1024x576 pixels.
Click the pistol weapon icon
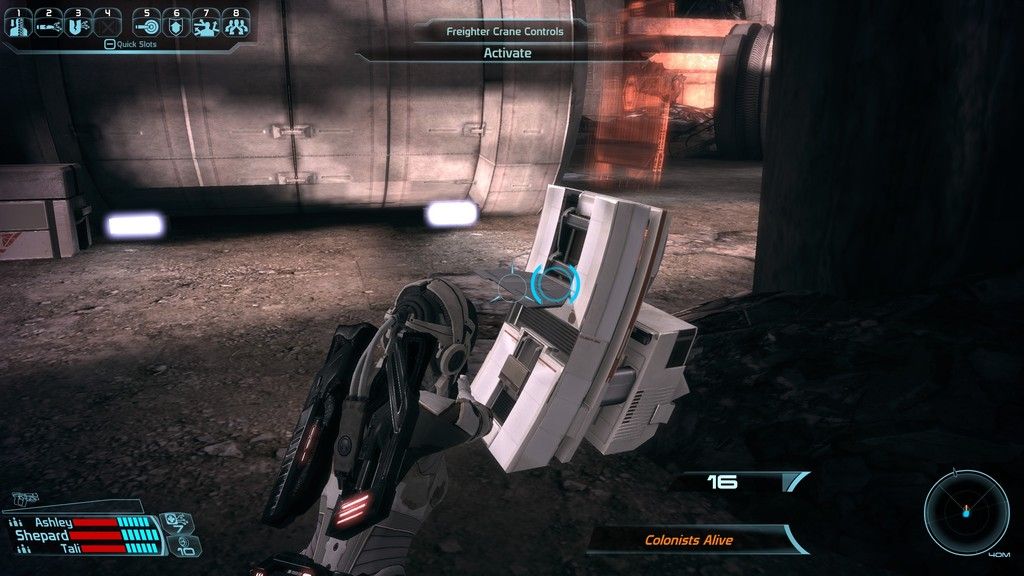pos(27,496)
